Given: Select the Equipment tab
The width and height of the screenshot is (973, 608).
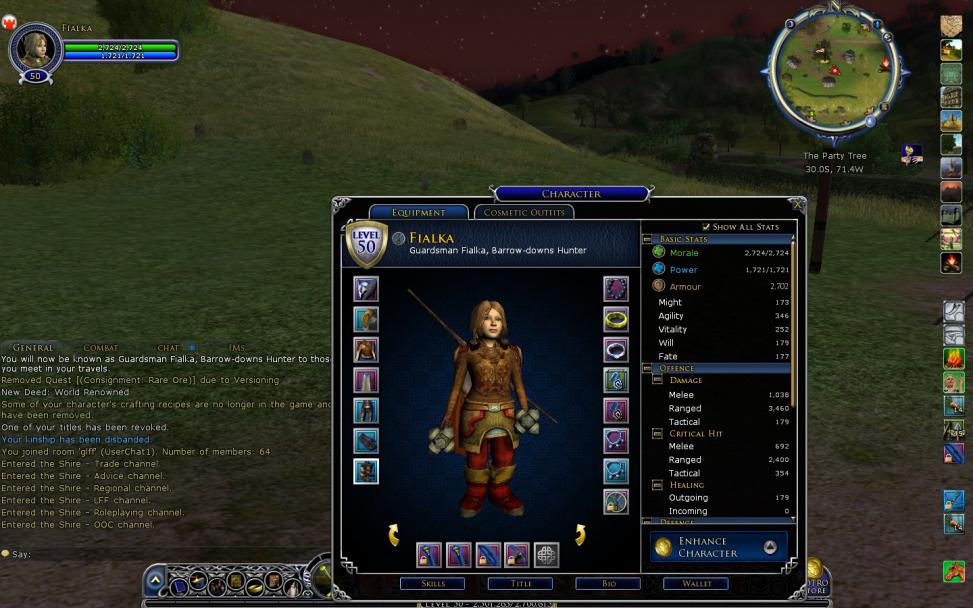Looking at the screenshot, I should coord(418,212).
